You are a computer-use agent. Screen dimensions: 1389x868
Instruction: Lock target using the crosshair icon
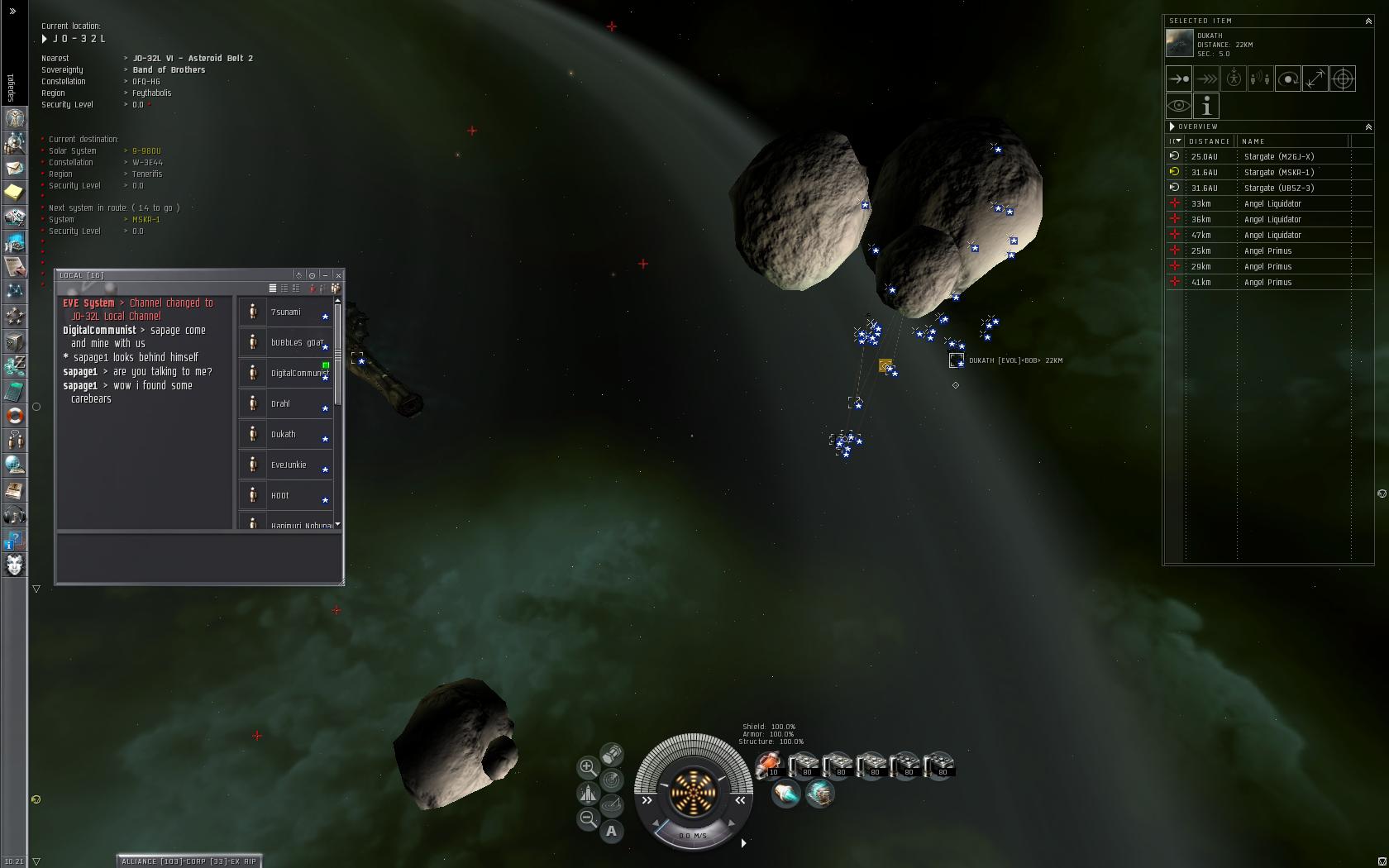pyautogui.click(x=1343, y=79)
